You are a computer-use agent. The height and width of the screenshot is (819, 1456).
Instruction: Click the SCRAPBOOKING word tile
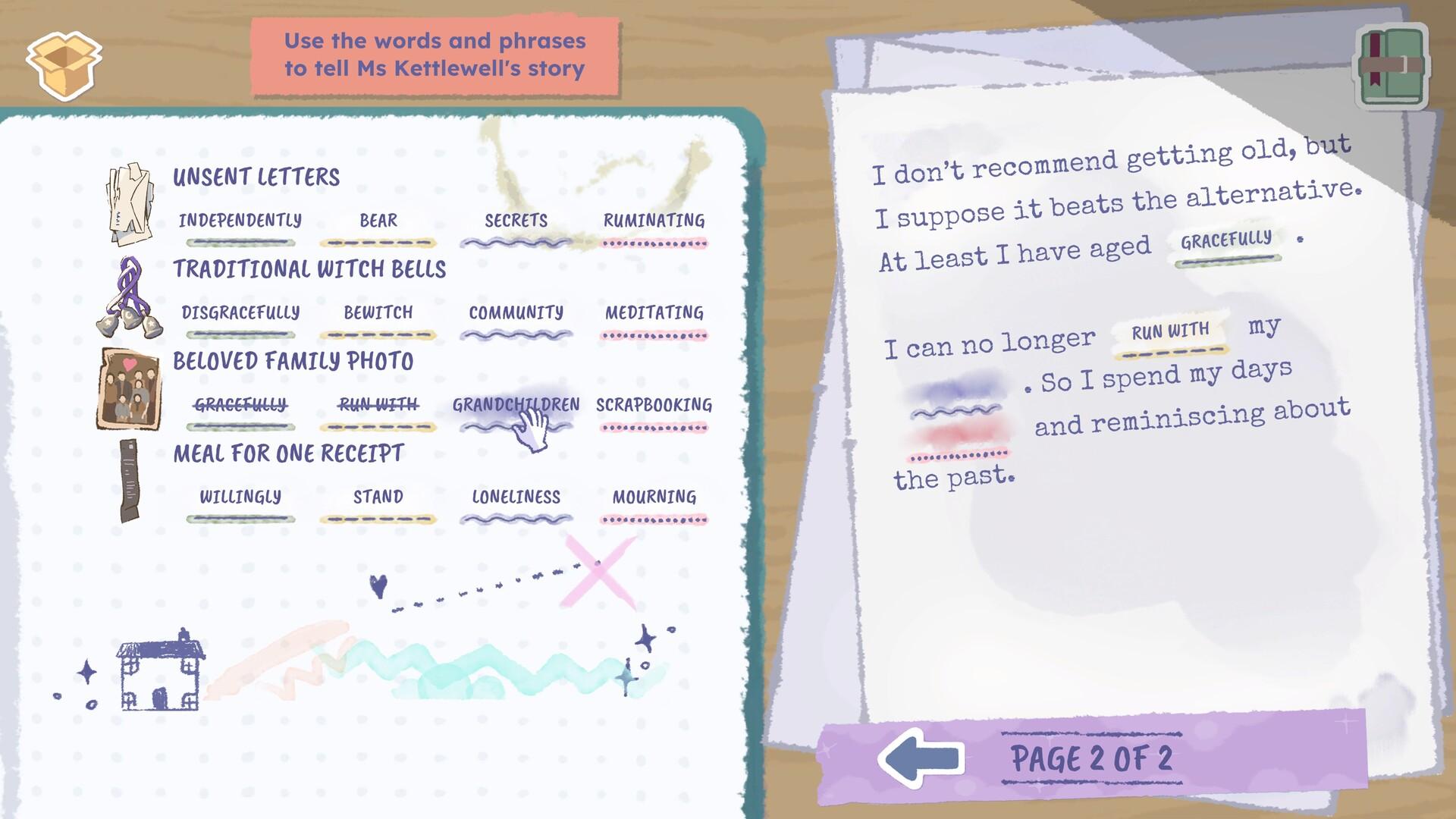click(654, 406)
